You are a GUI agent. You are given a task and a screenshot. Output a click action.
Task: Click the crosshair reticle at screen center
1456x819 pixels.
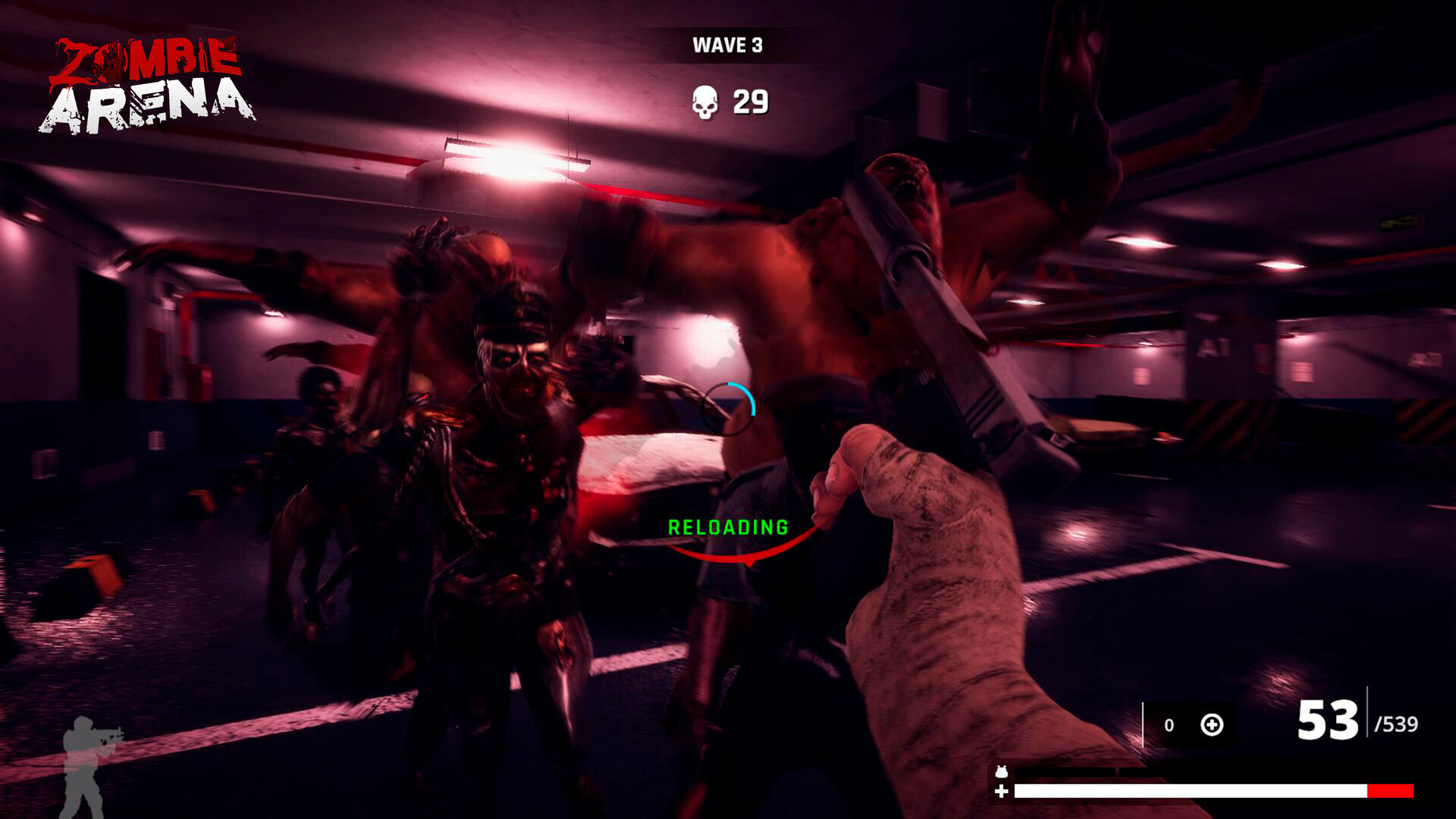[730, 409]
